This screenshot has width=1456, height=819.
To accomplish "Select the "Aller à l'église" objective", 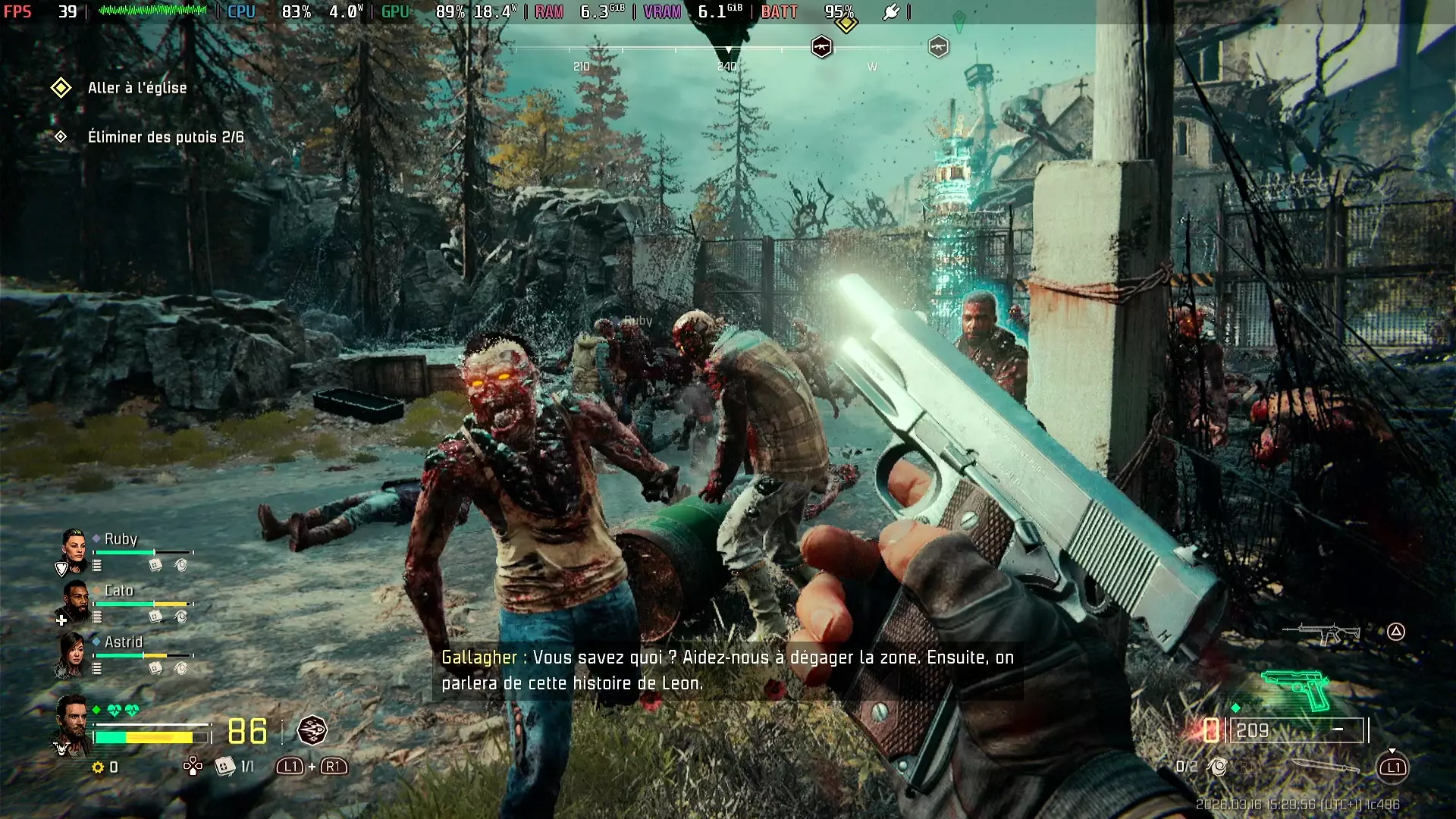I will pyautogui.click(x=136, y=88).
